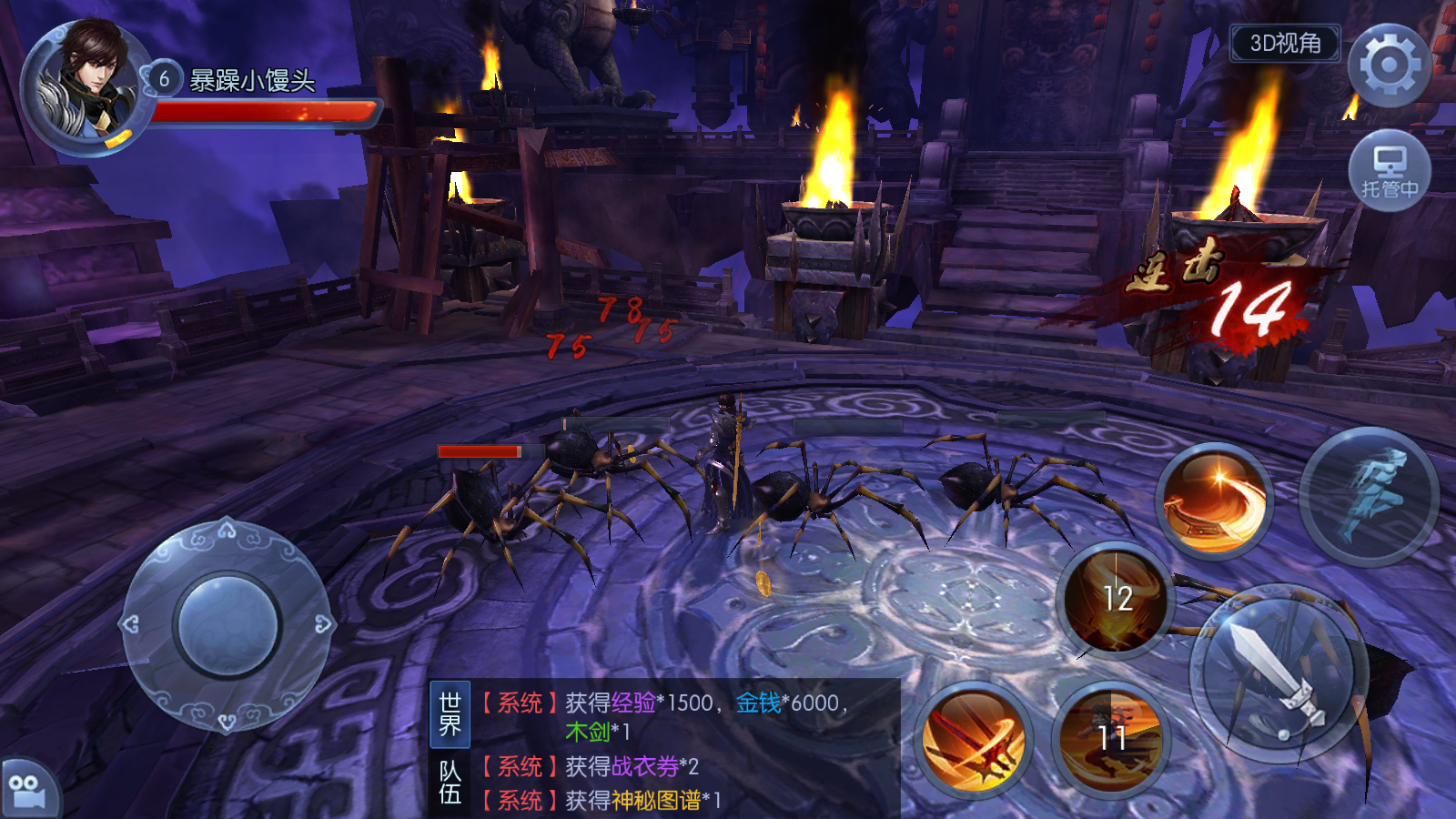Switch to the 队伍 team chat tab
This screenshot has width=1456, height=819.
450,783
